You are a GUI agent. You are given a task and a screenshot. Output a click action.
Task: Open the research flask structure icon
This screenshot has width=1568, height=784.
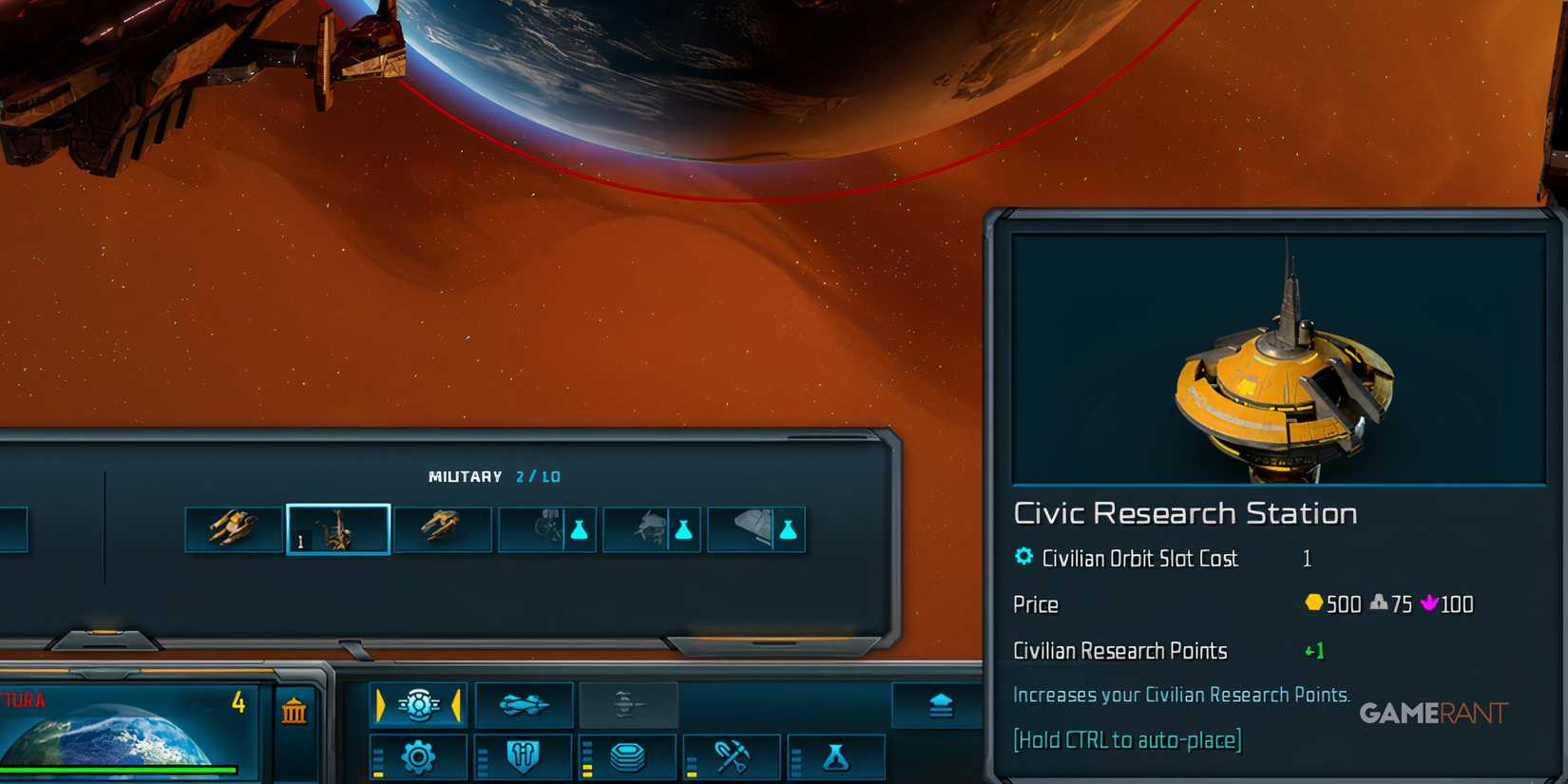837,757
